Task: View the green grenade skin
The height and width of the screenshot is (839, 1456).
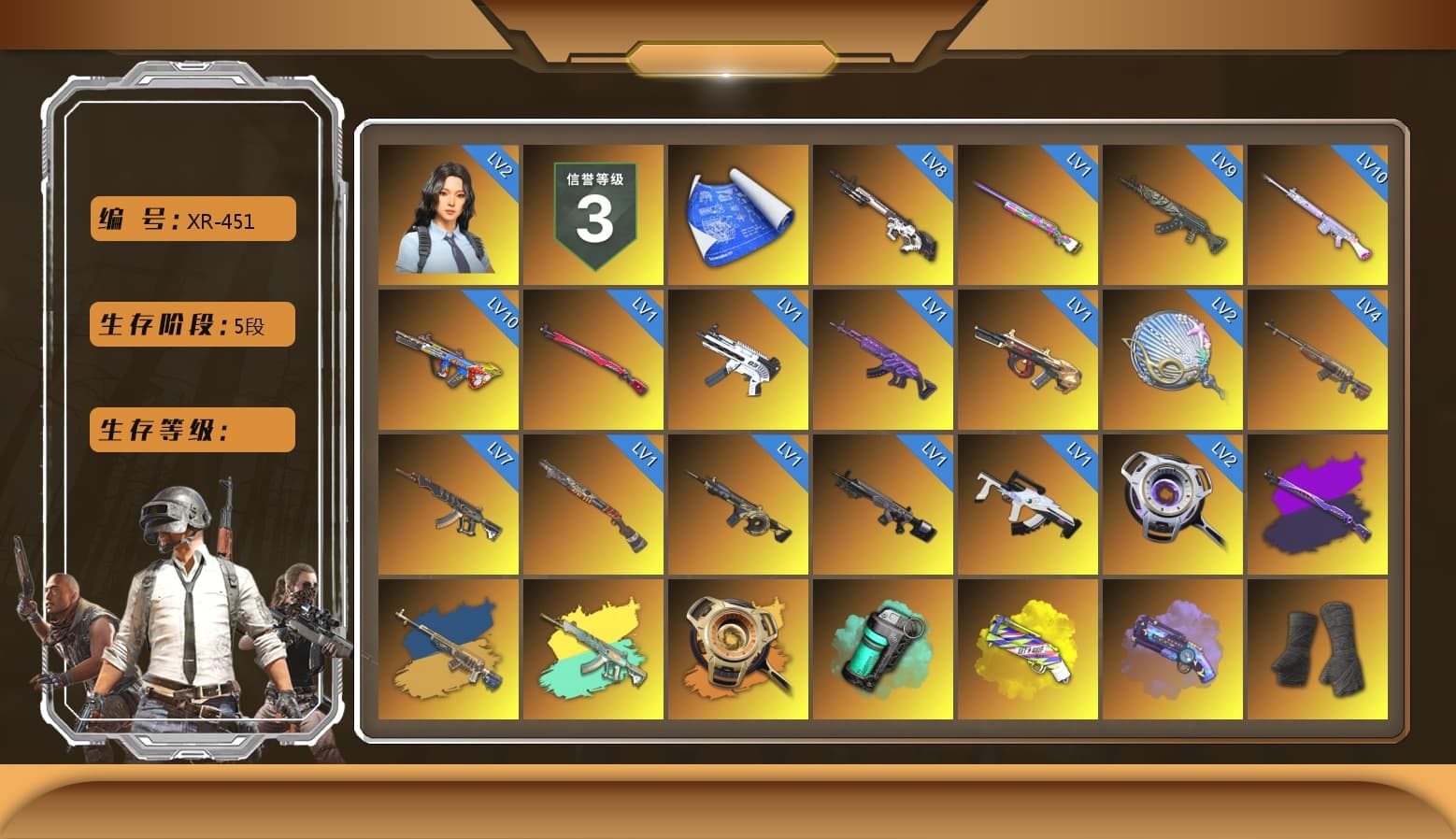Action: point(883,649)
